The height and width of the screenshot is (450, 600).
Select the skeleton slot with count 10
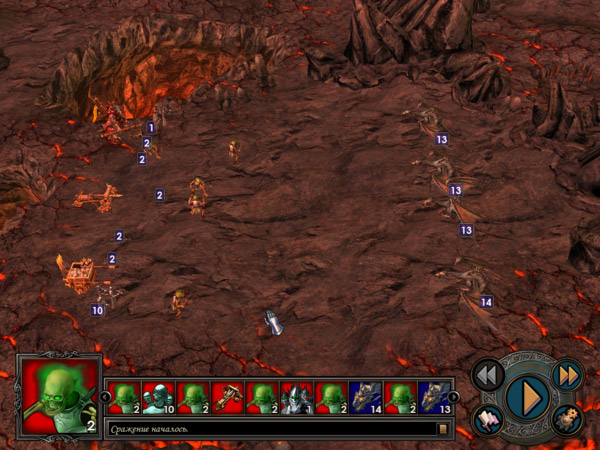[159, 398]
